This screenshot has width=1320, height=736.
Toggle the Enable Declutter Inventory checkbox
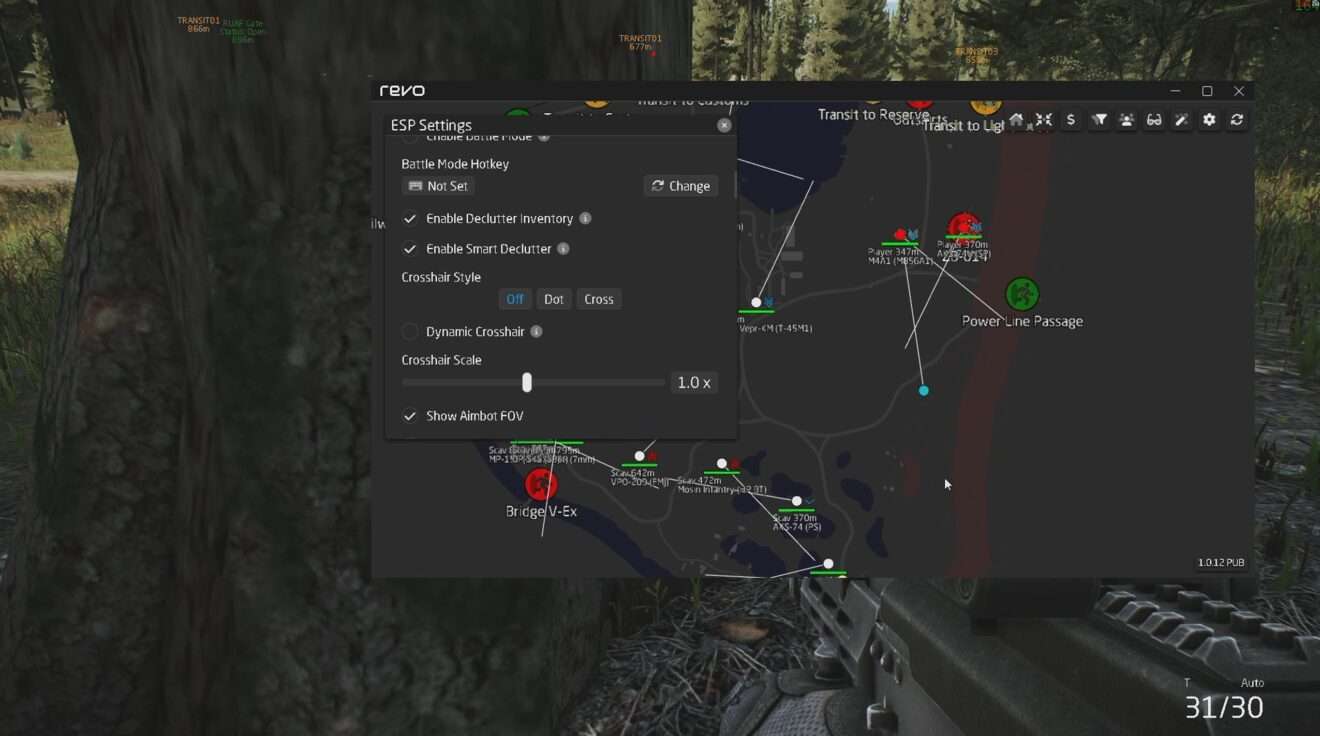pyautogui.click(x=410, y=219)
